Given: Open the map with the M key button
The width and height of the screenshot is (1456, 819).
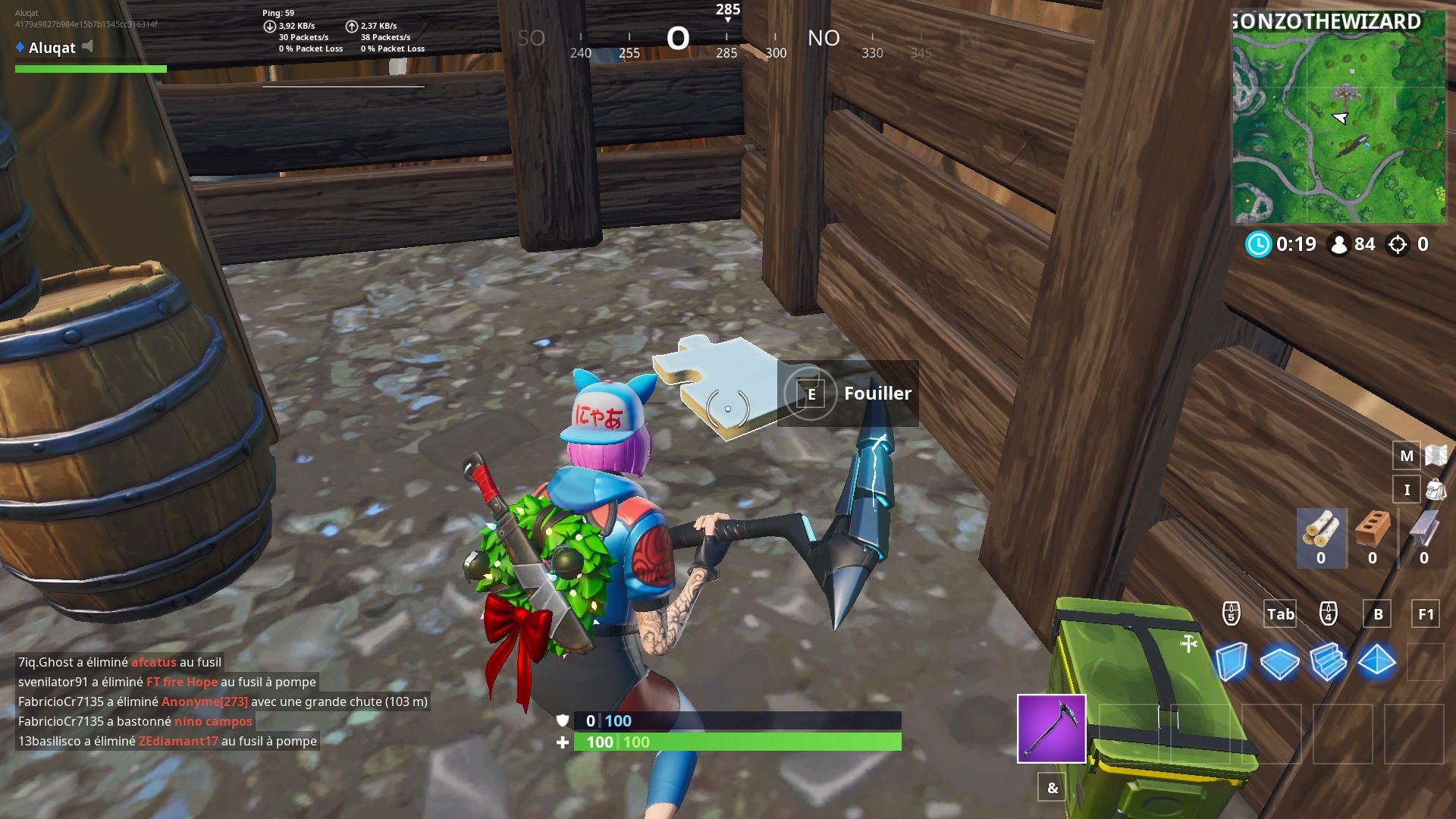Looking at the screenshot, I should [x=1407, y=456].
